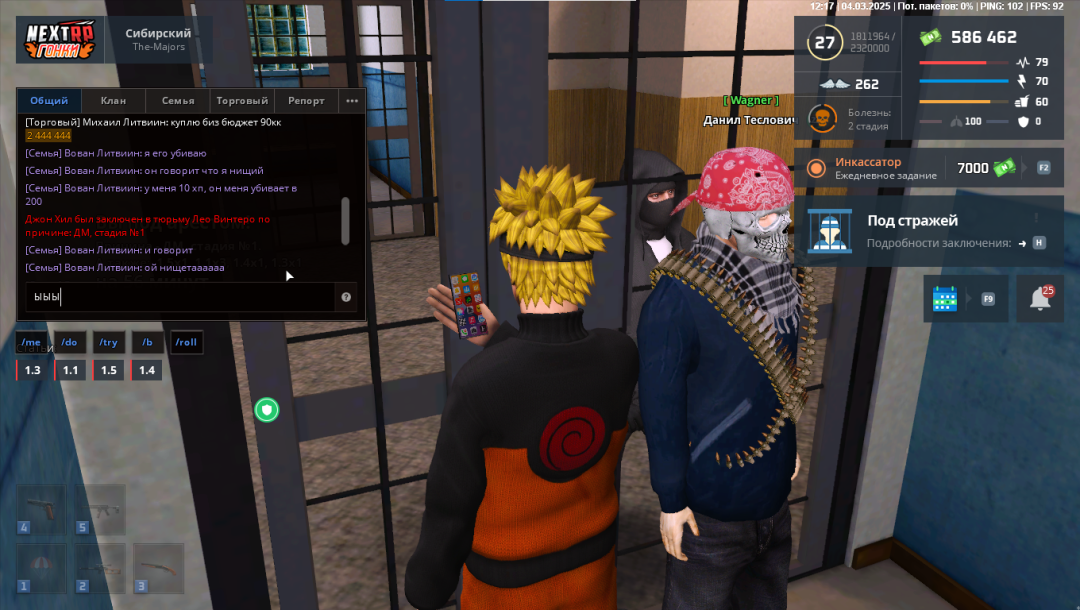
Task: Choose the parachute slot
Action: point(41,568)
